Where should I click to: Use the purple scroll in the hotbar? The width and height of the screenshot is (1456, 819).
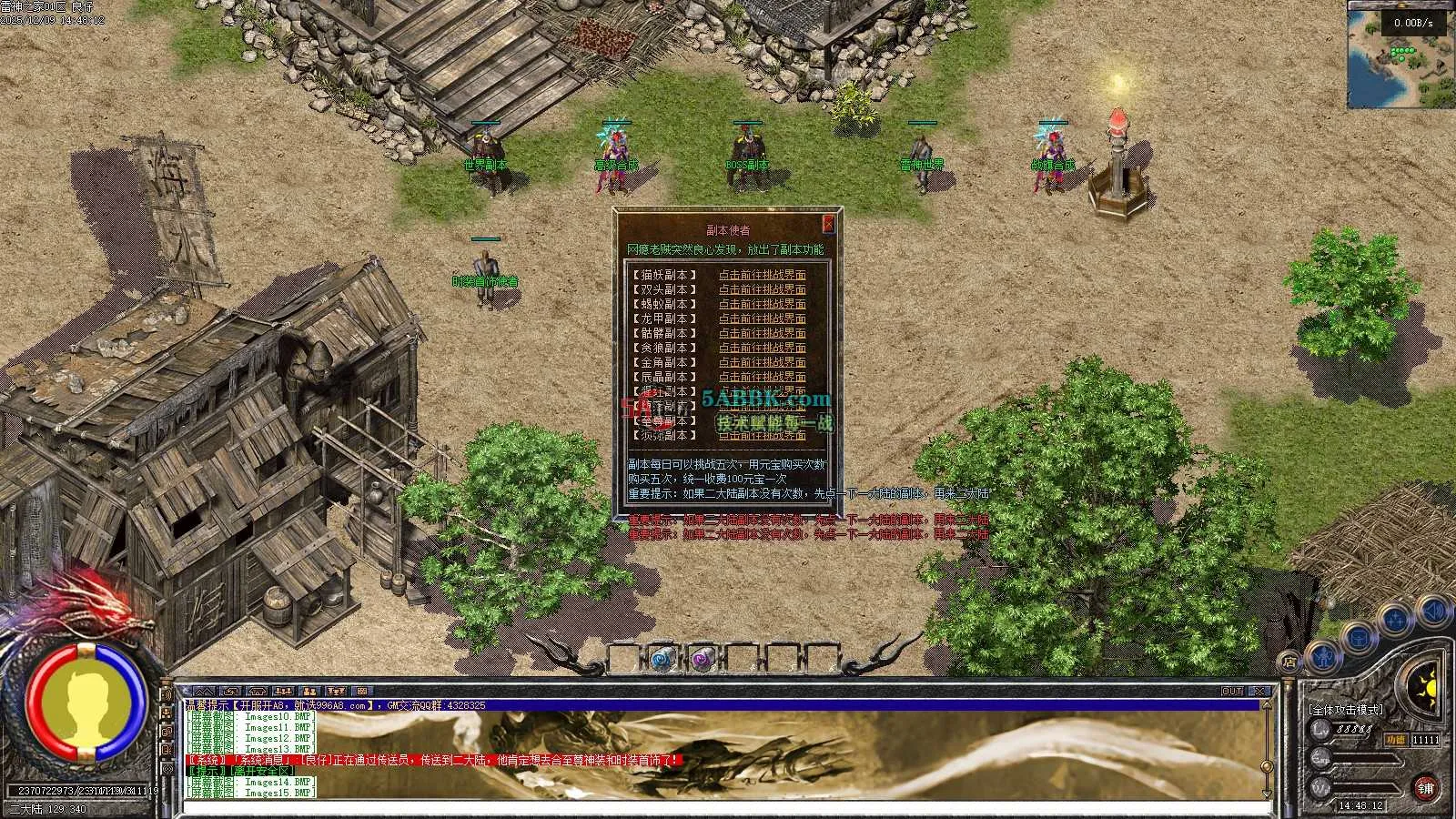702,658
